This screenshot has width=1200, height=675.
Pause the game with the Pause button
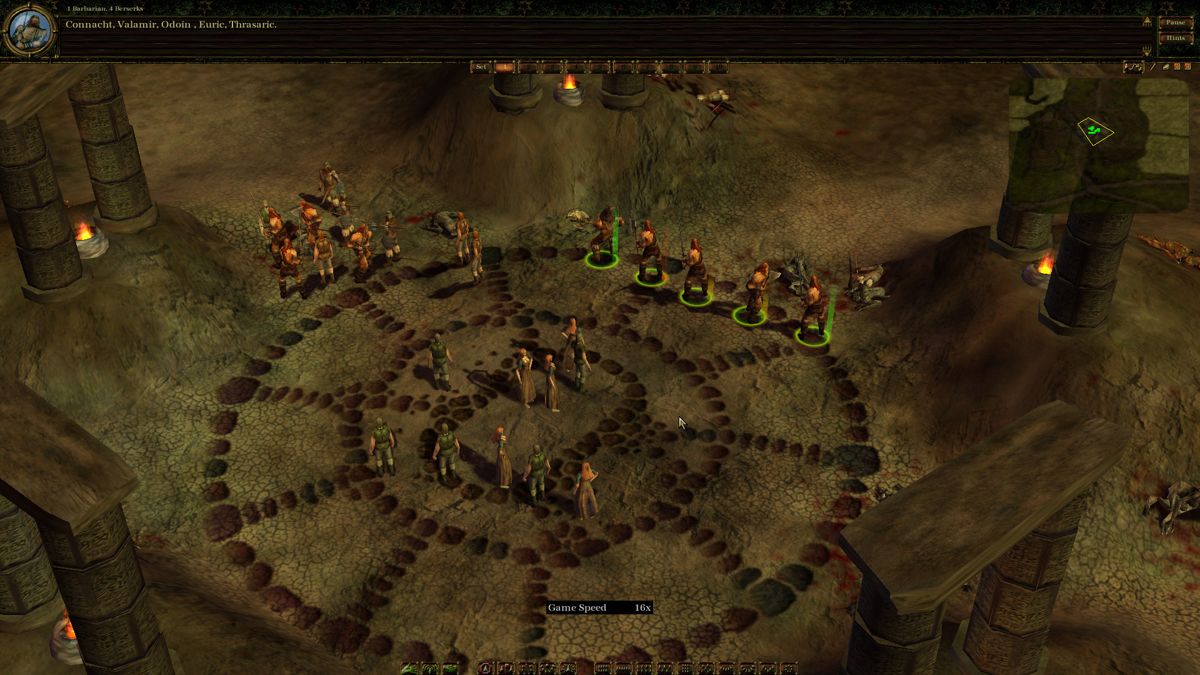[1174, 22]
